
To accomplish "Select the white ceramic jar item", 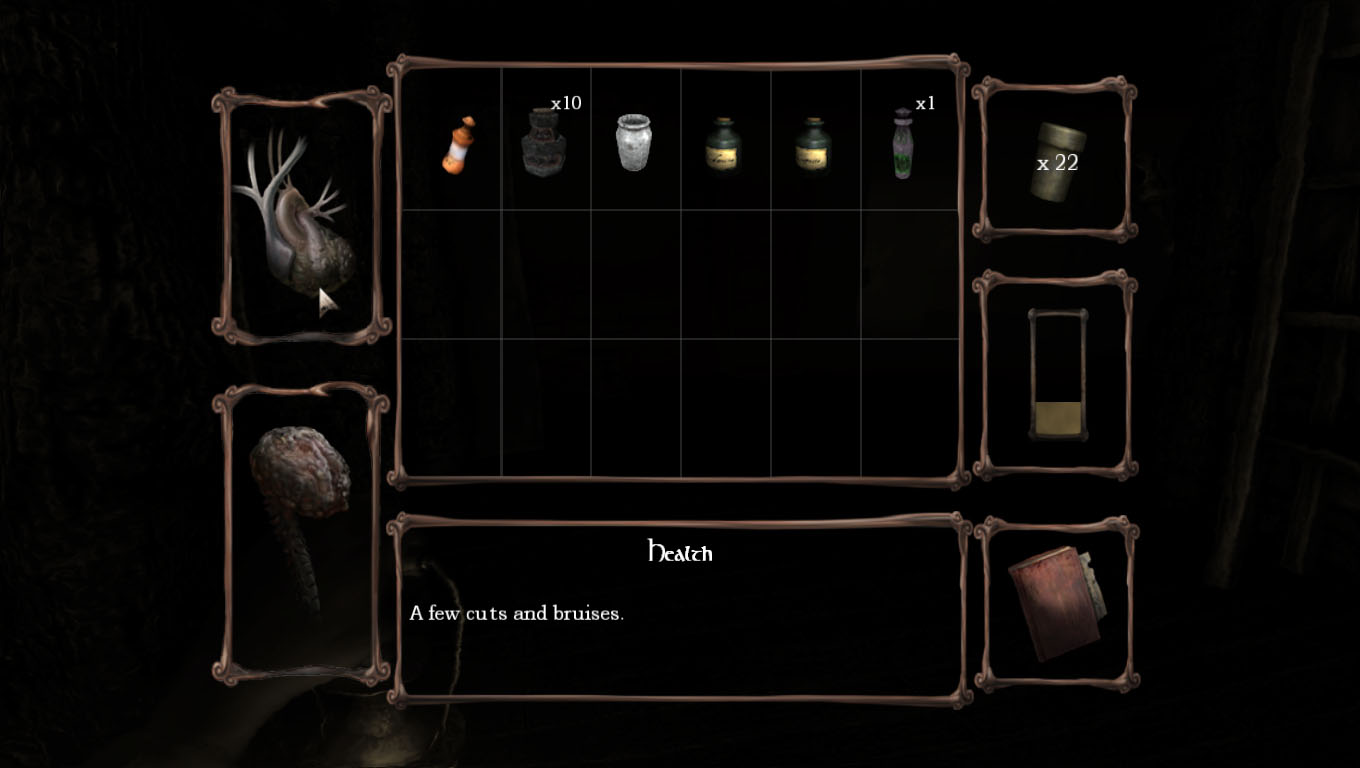I will [x=633, y=142].
